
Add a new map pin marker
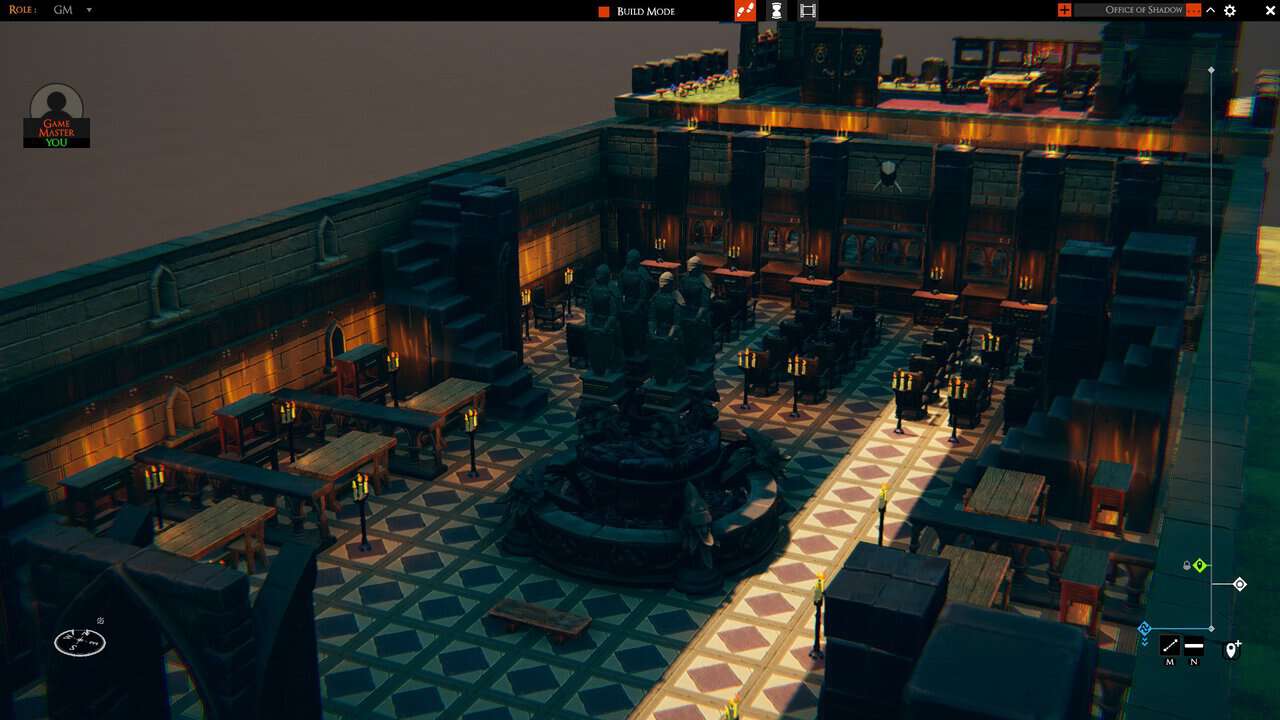click(x=1232, y=649)
